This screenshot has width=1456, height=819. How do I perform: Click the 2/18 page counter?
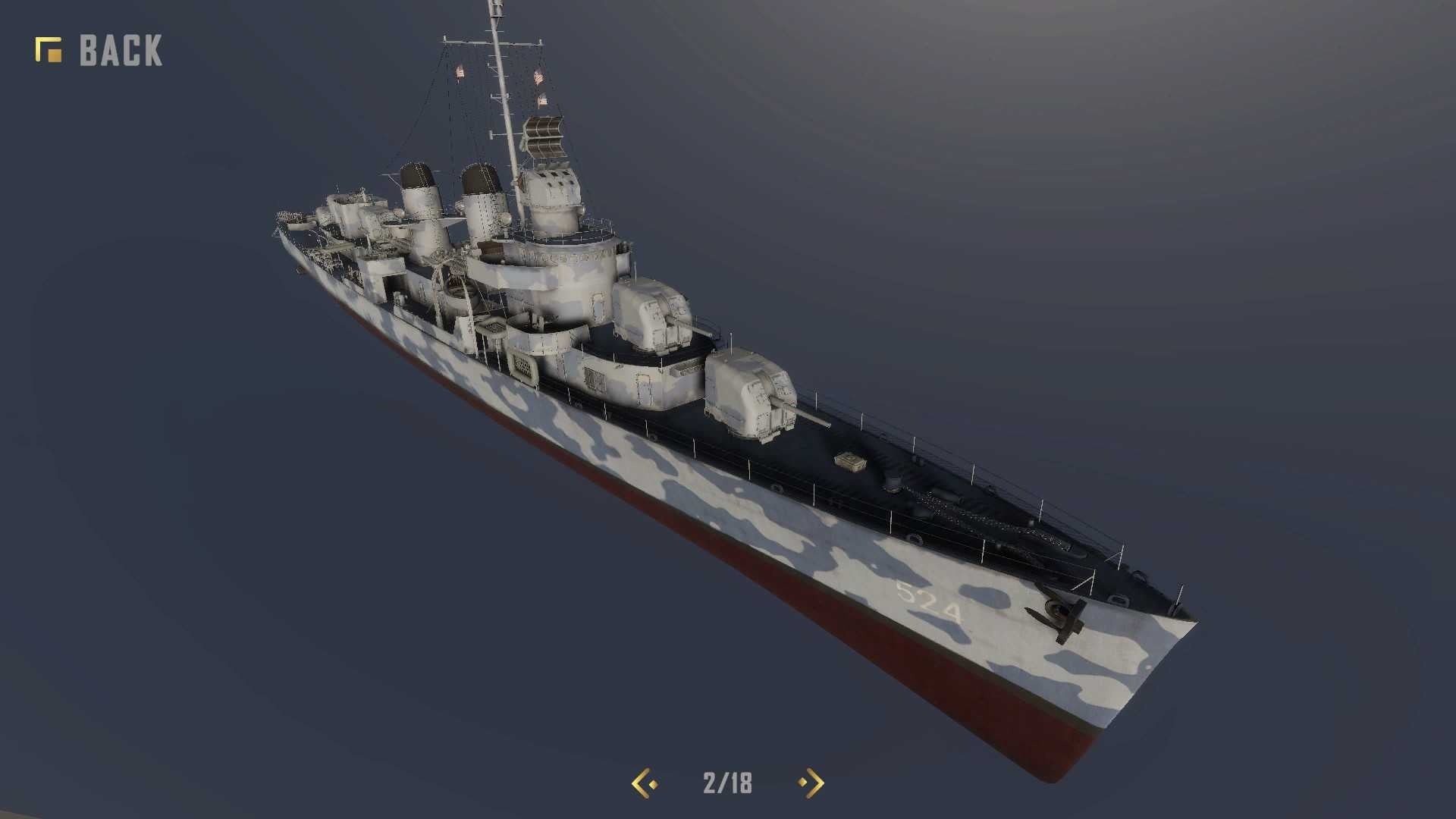click(726, 784)
